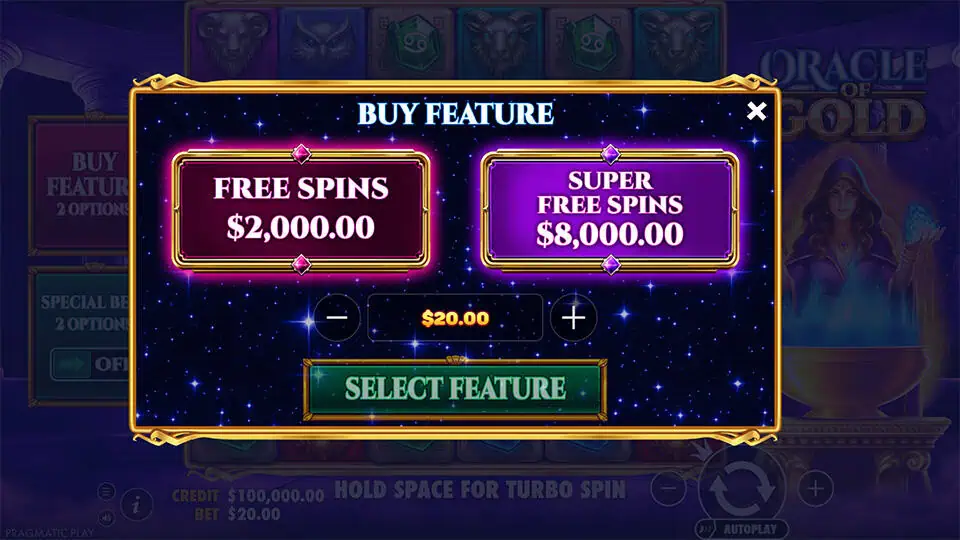960x540 pixels.
Task: Open the game info page
Action: pos(136,505)
